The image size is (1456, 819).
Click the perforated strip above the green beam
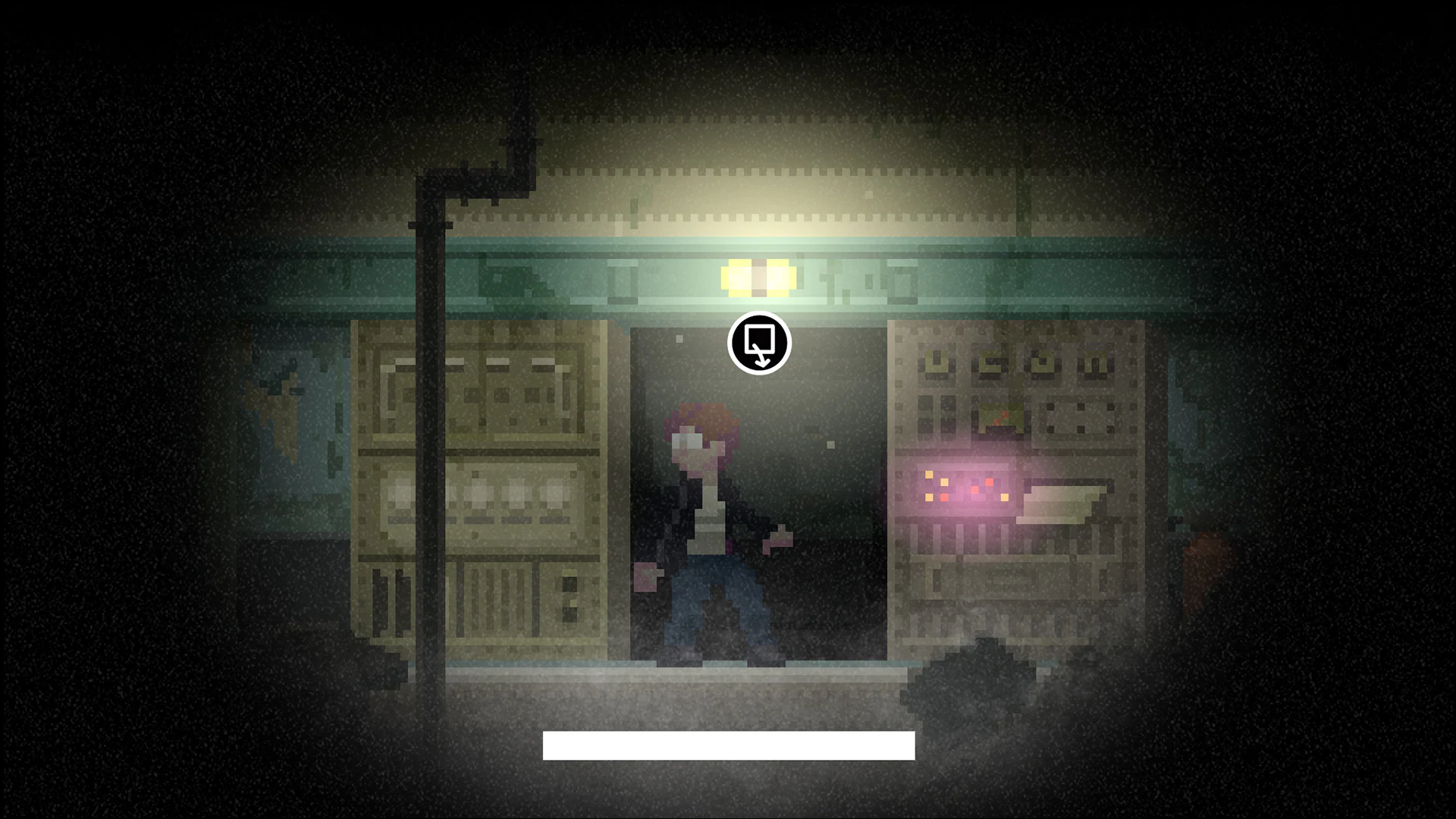click(x=758, y=216)
